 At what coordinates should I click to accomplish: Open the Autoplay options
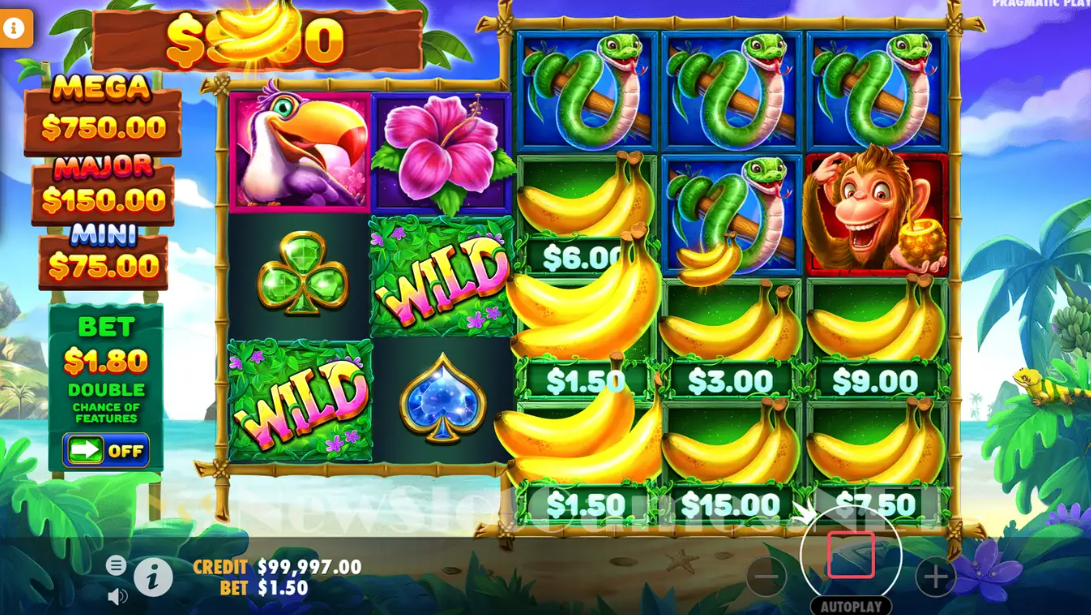click(851, 606)
